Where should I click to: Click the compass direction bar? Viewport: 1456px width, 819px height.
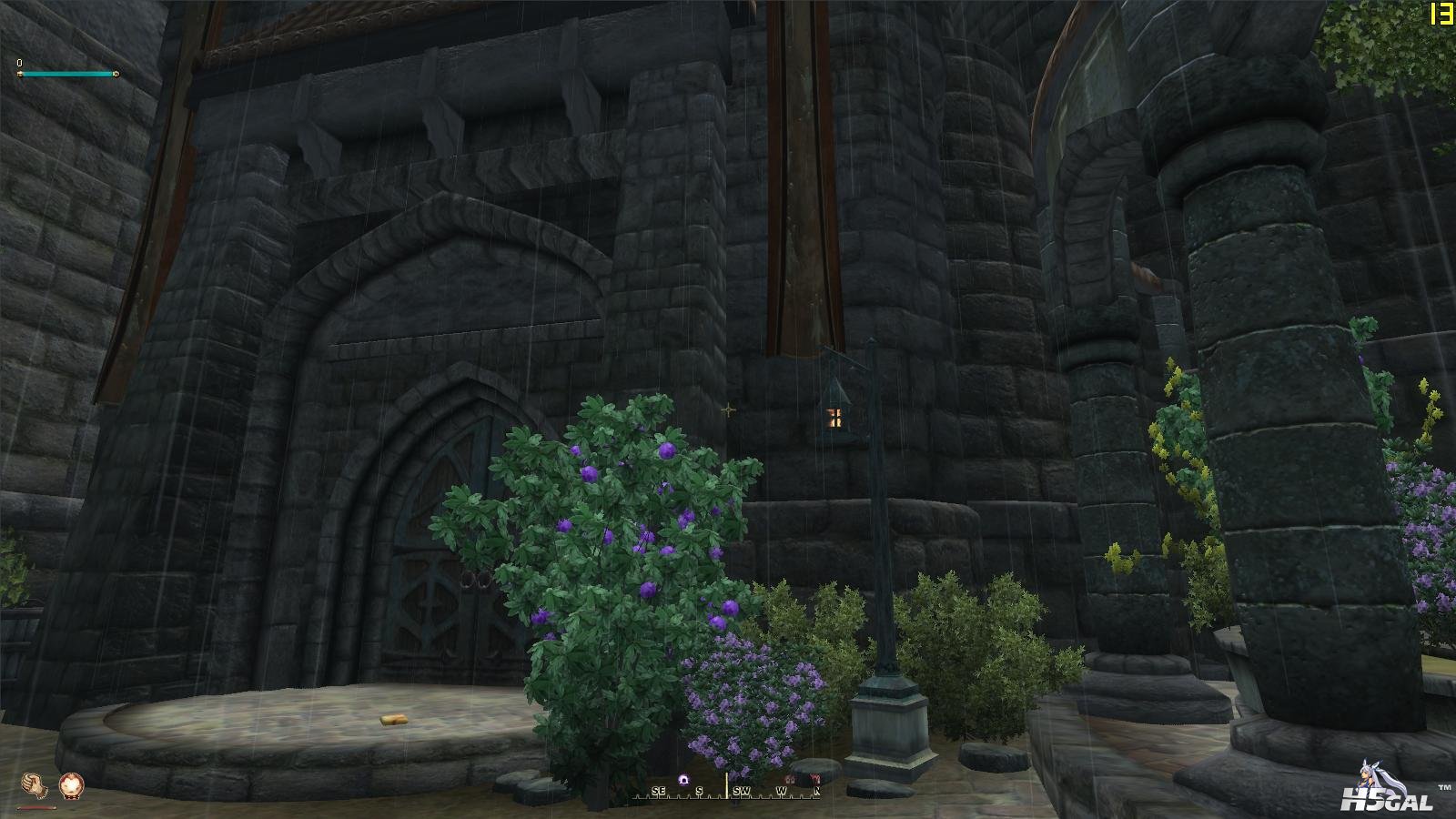click(x=728, y=791)
